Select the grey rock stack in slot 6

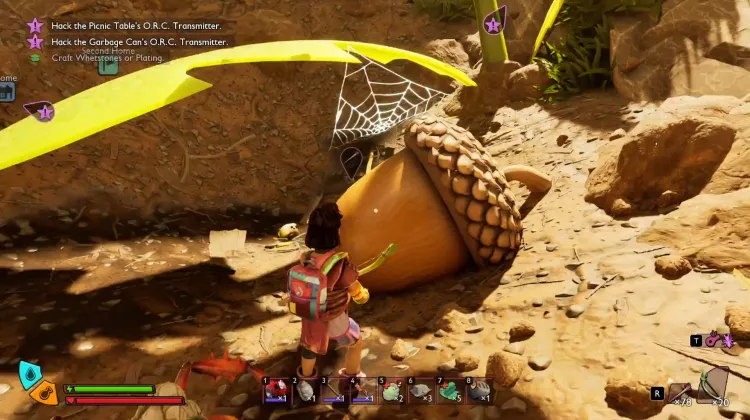(x=422, y=390)
